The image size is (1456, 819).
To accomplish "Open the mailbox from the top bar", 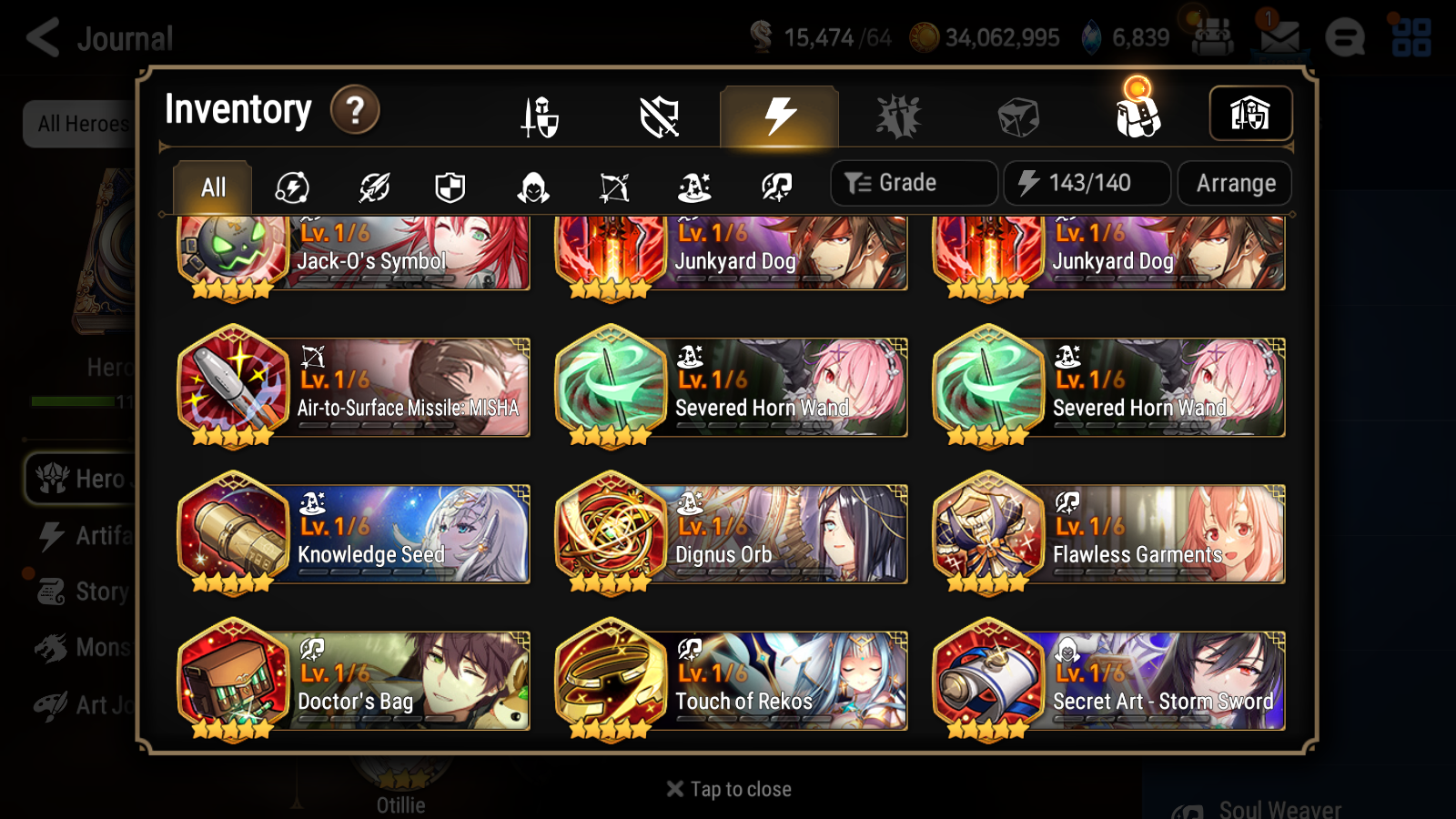I will click(x=1281, y=38).
